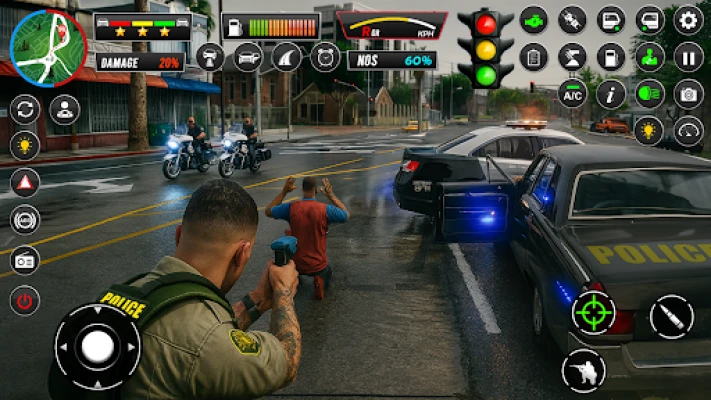Open the settings gear menu
The width and height of the screenshot is (711, 400).
[688, 20]
